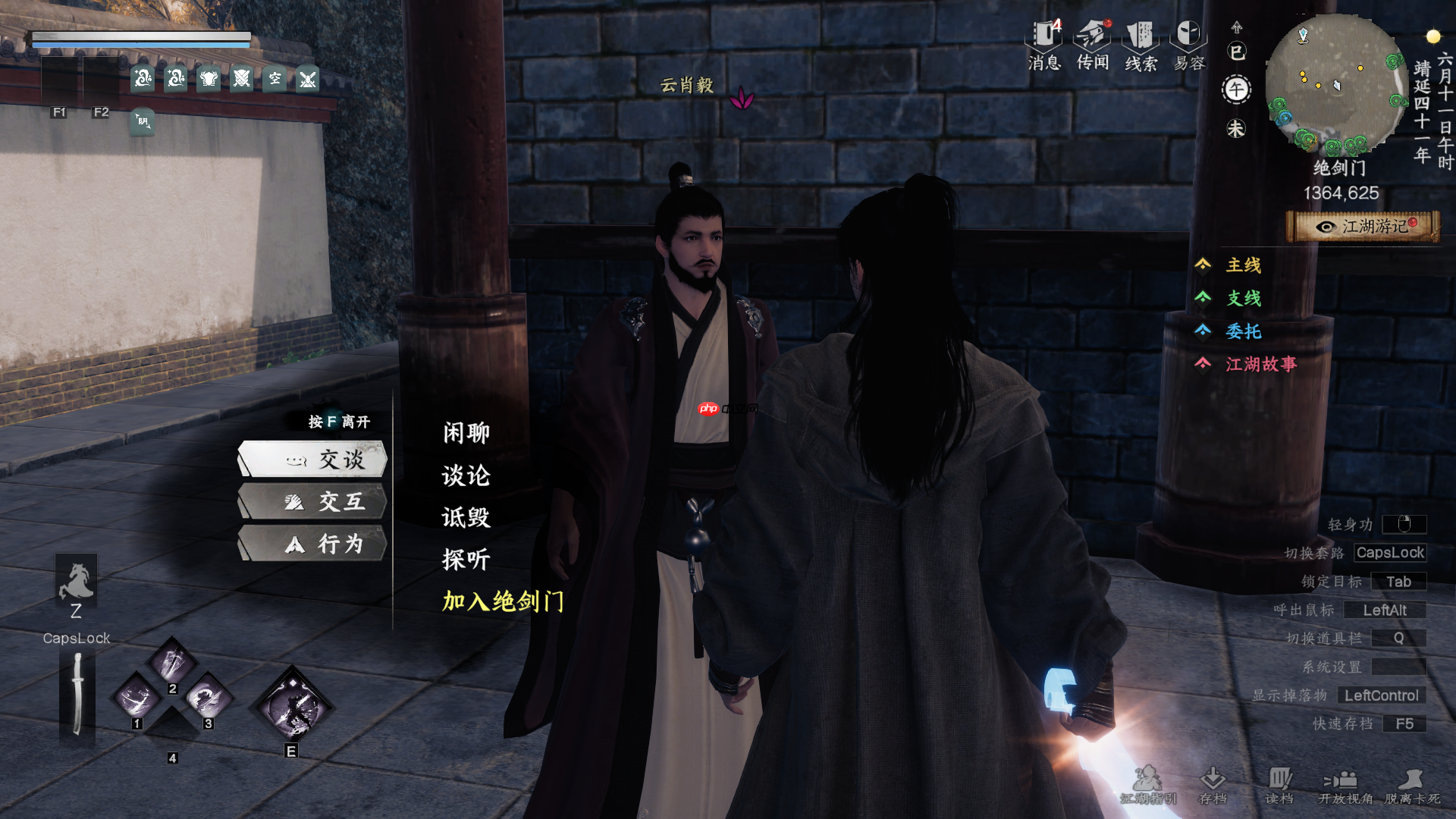
Task: Open the 易容 disguise menu
Action: click(x=1189, y=45)
